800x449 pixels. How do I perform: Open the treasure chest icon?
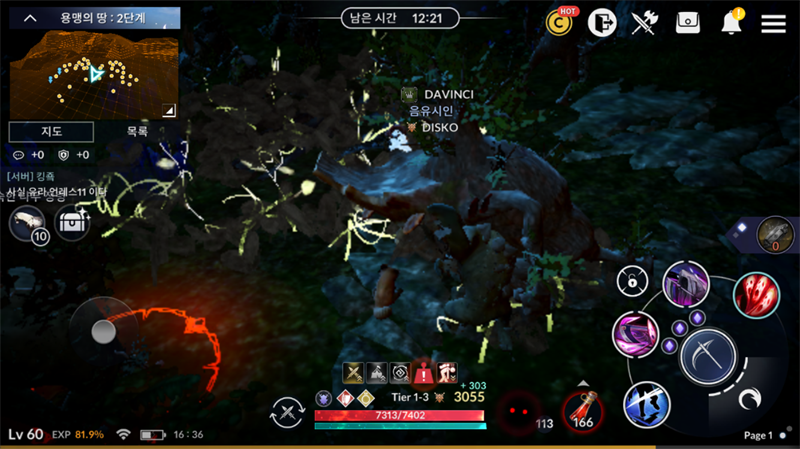coord(72,222)
